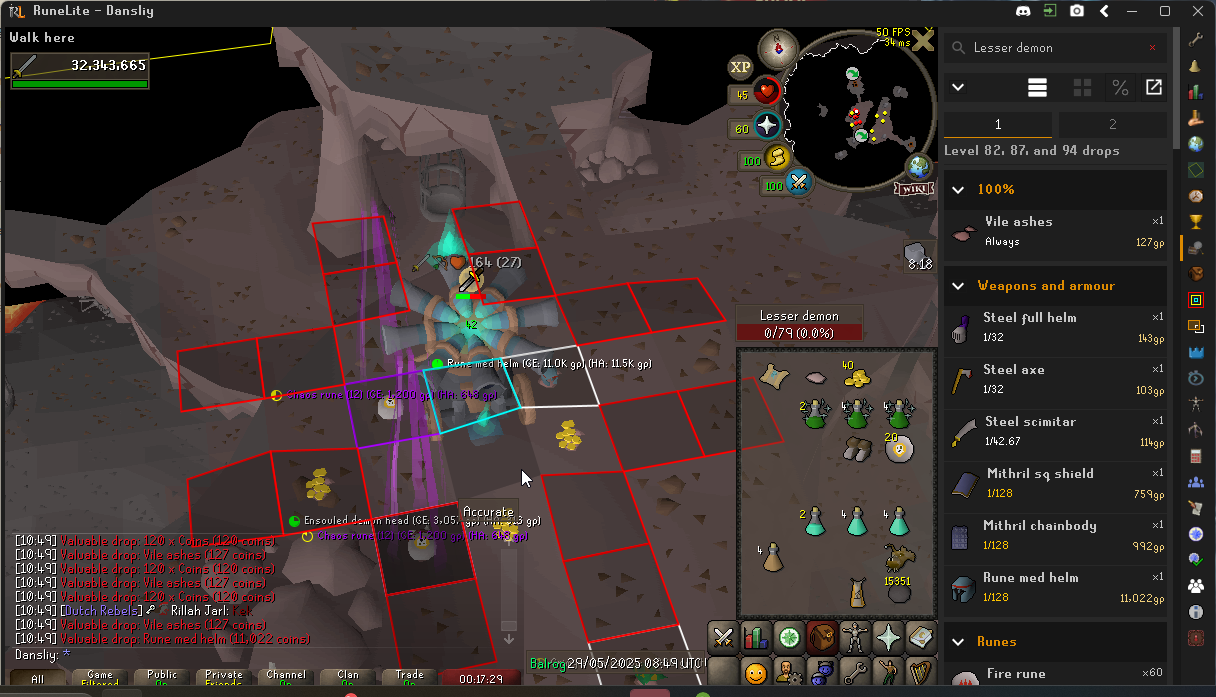Switch chat to the Clan tab

pos(348,678)
